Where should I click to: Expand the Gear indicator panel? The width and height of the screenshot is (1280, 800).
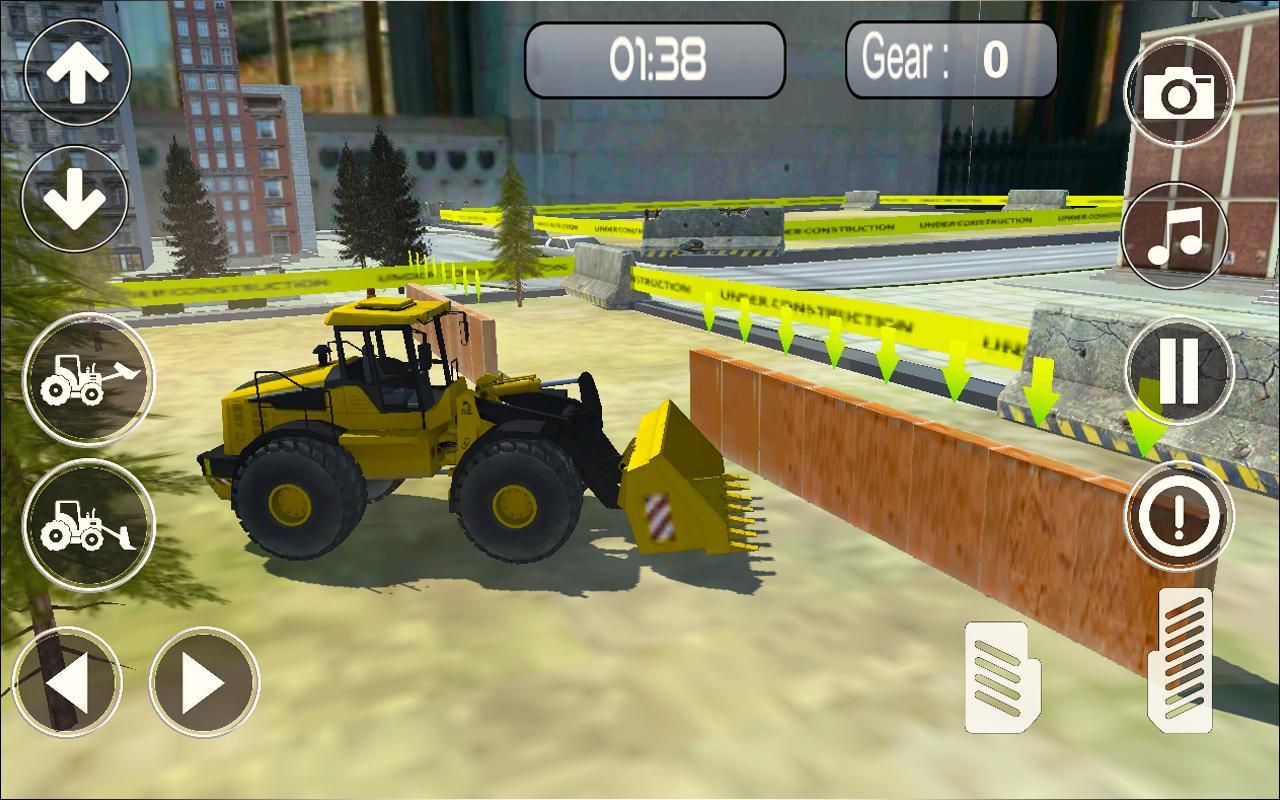[950, 60]
